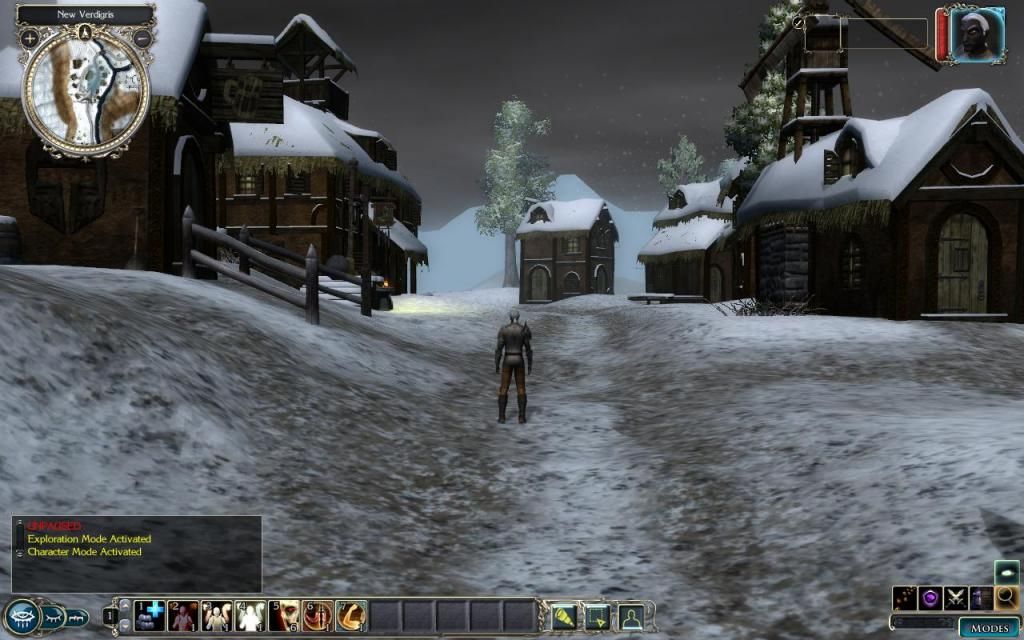Activate the purple orb mode icon

point(931,598)
